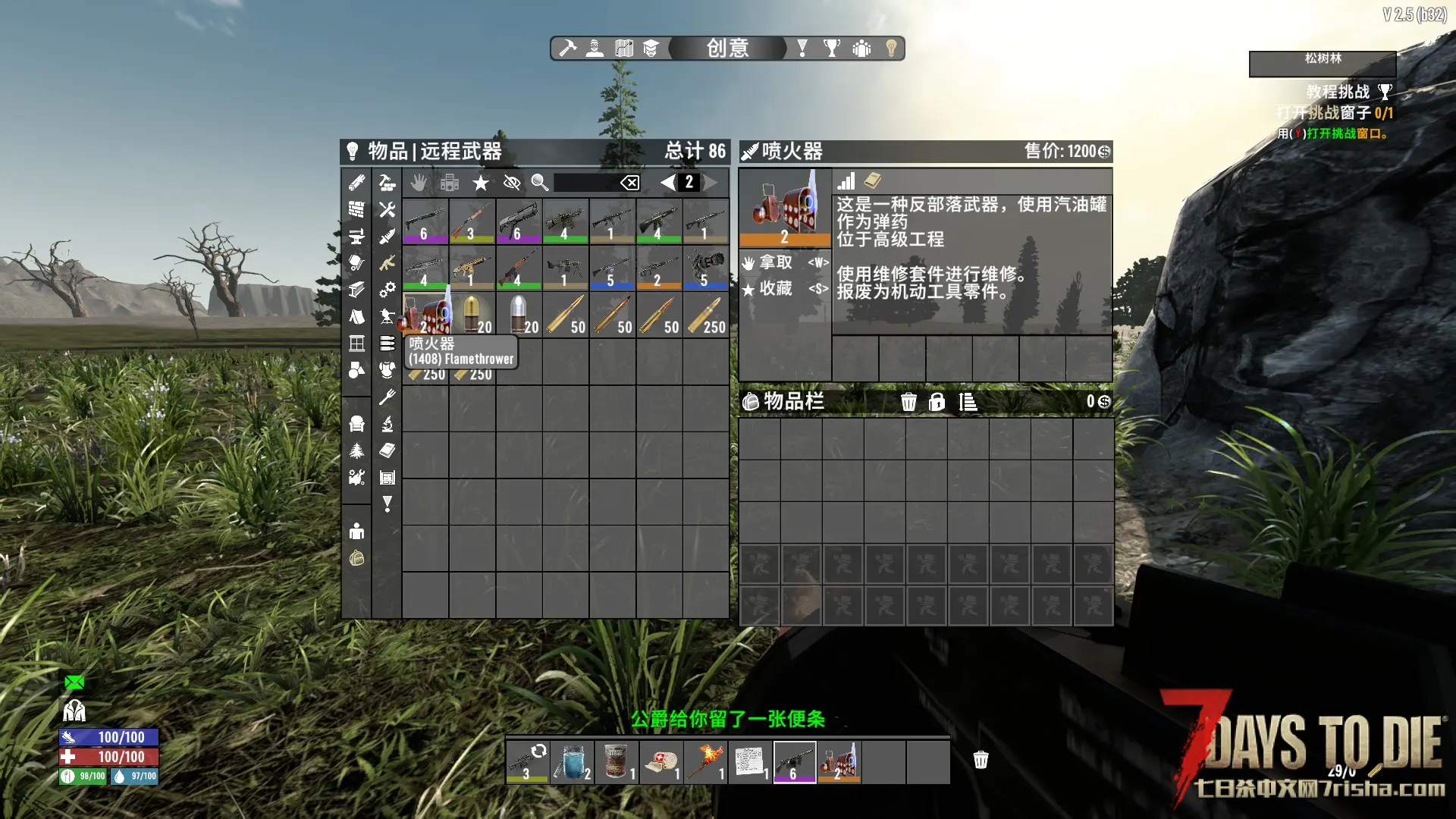Choose the ranged weapons rifle category
Image resolution: width=1456 pixels, height=819 pixels.
[388, 263]
